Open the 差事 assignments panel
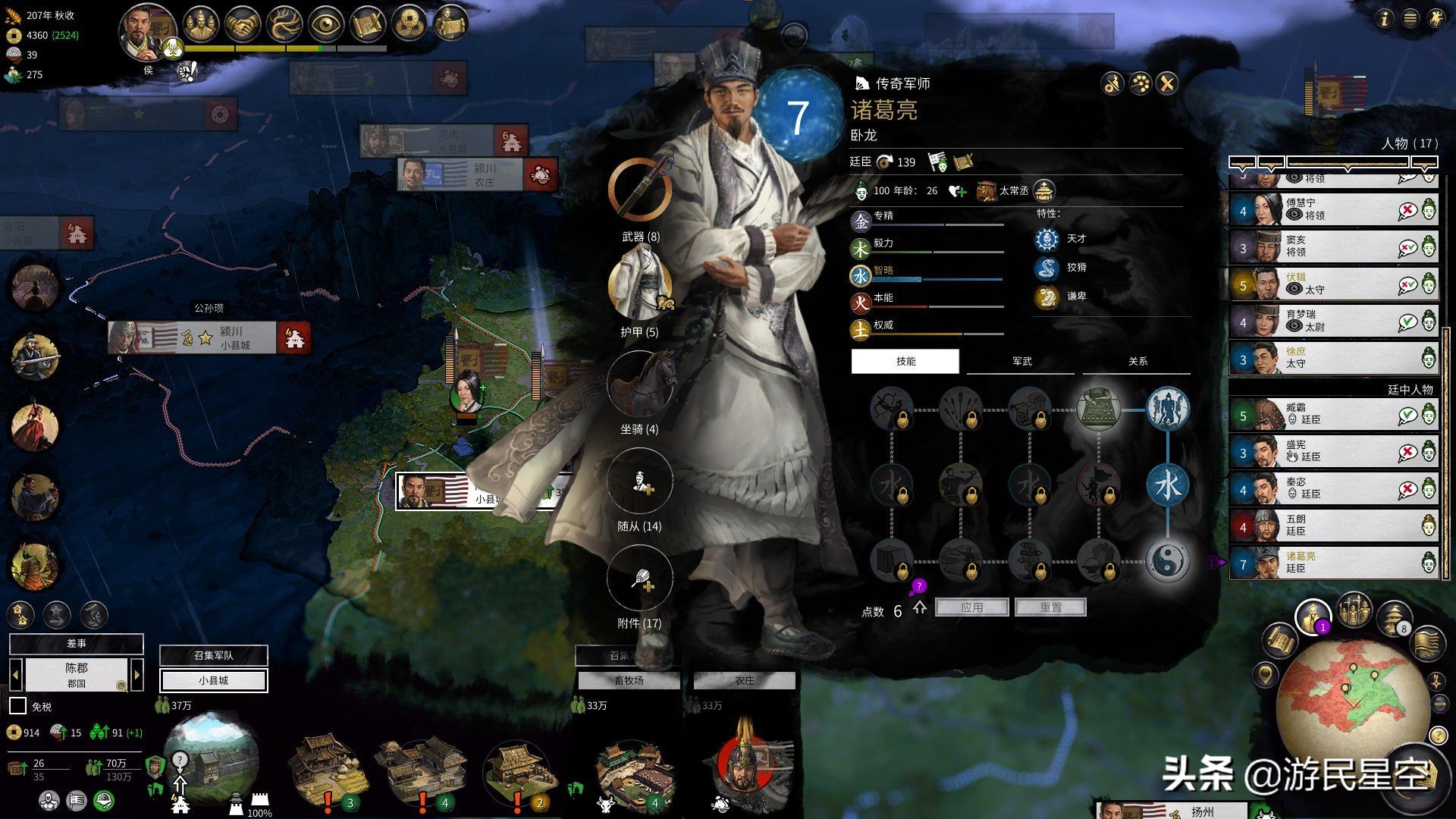 pyautogui.click(x=76, y=643)
